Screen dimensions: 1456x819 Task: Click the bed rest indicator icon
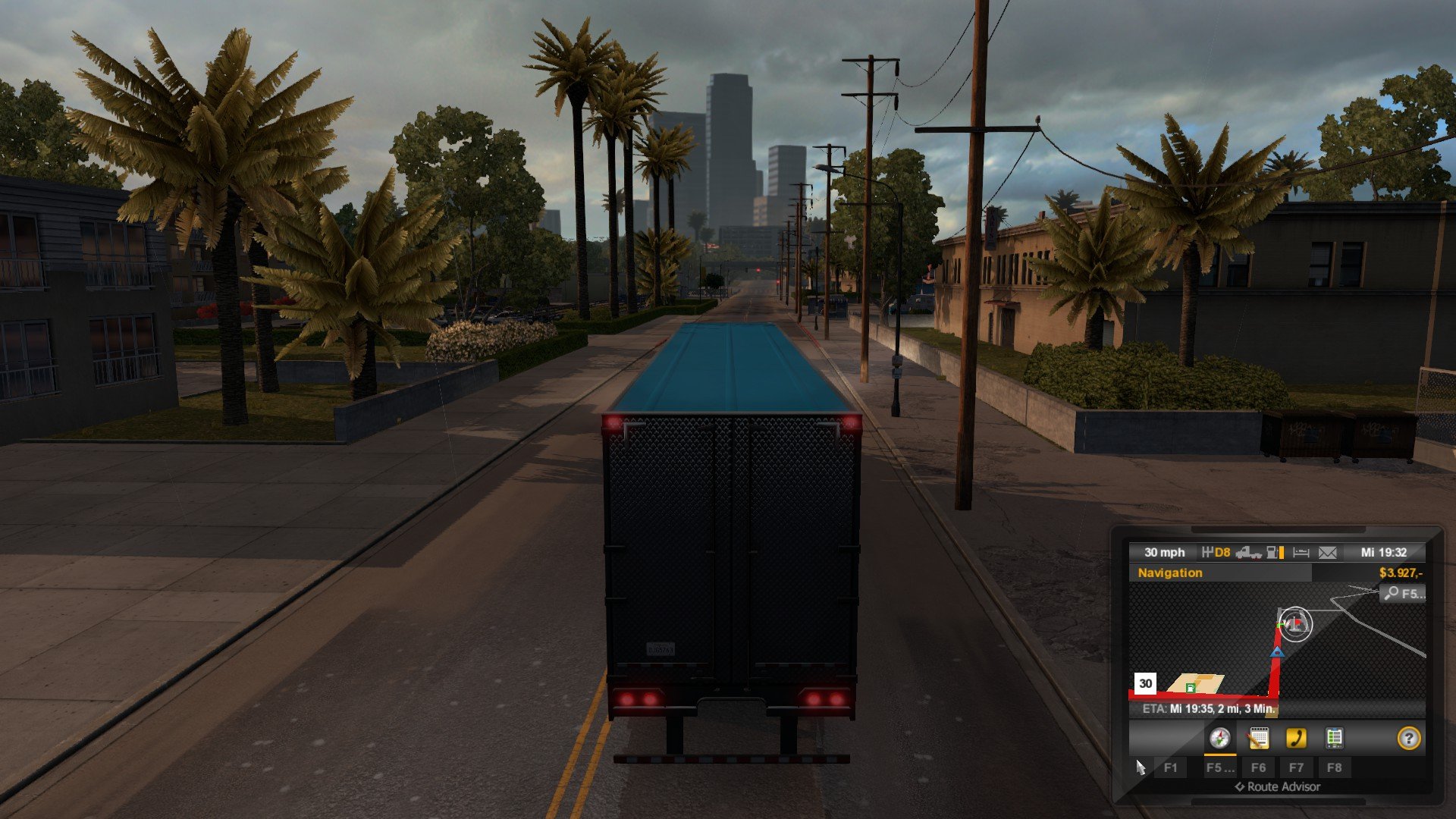point(1301,553)
